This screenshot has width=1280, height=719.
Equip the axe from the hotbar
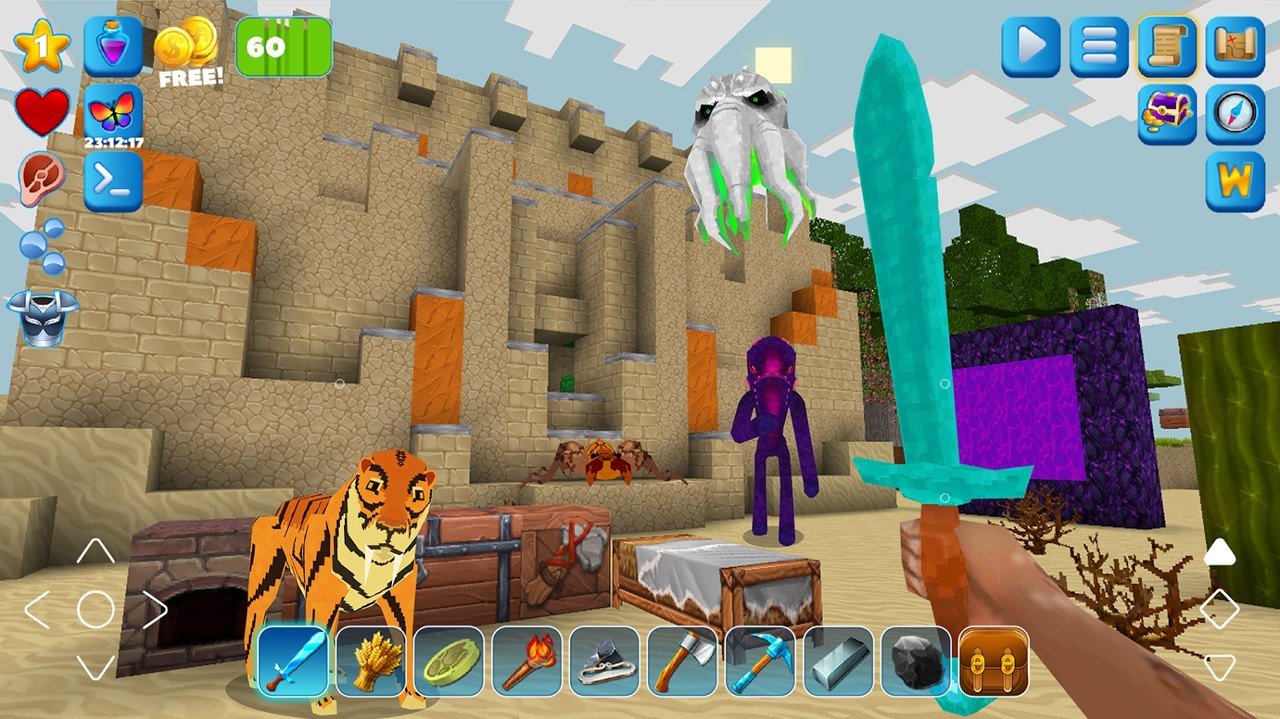click(683, 661)
